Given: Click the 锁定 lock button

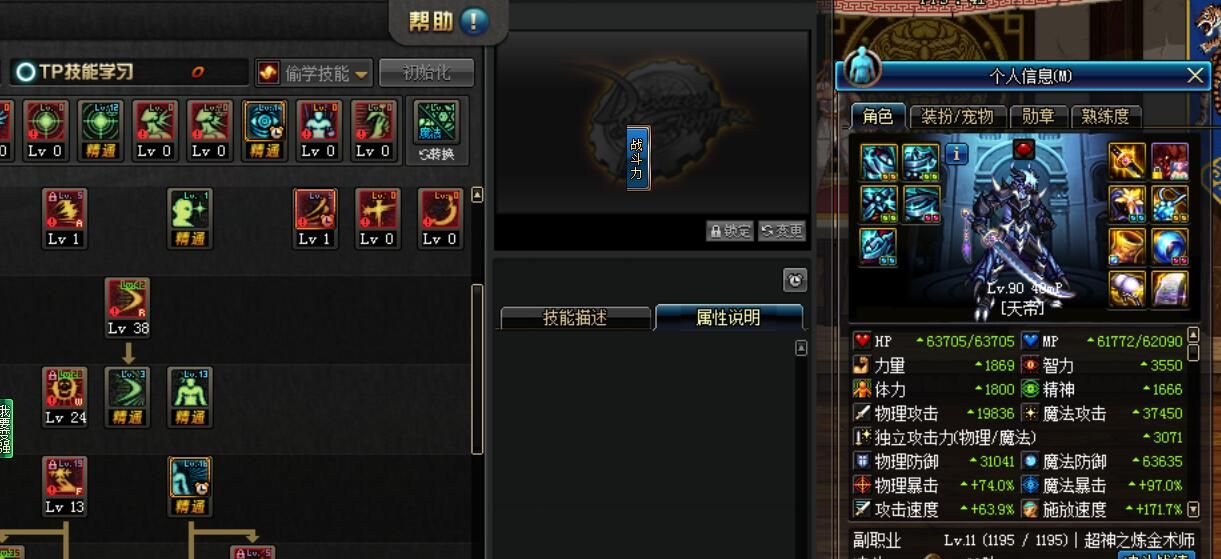Looking at the screenshot, I should click(730, 231).
